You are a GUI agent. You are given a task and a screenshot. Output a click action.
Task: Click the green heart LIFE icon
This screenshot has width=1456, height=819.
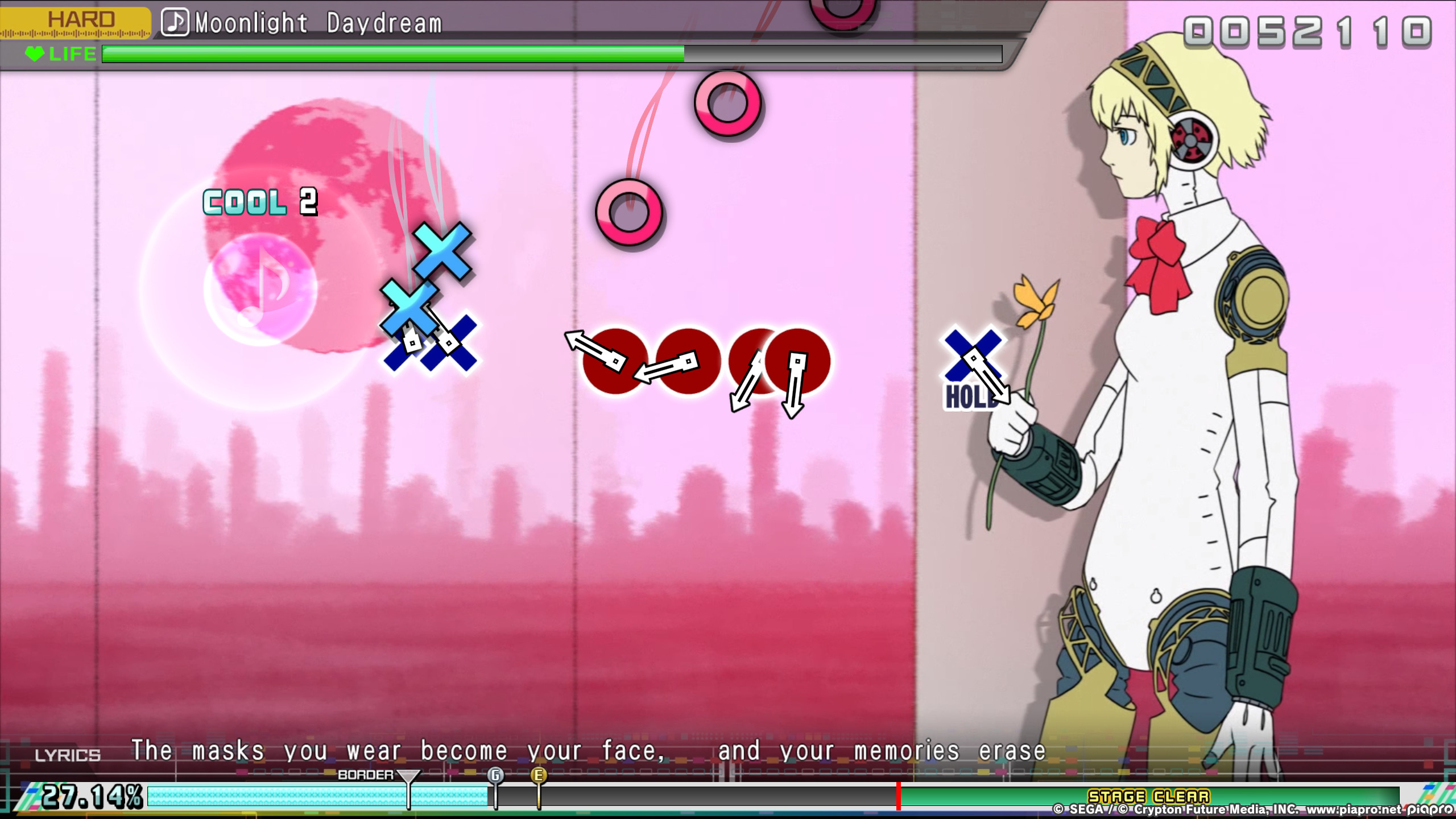click(35, 55)
